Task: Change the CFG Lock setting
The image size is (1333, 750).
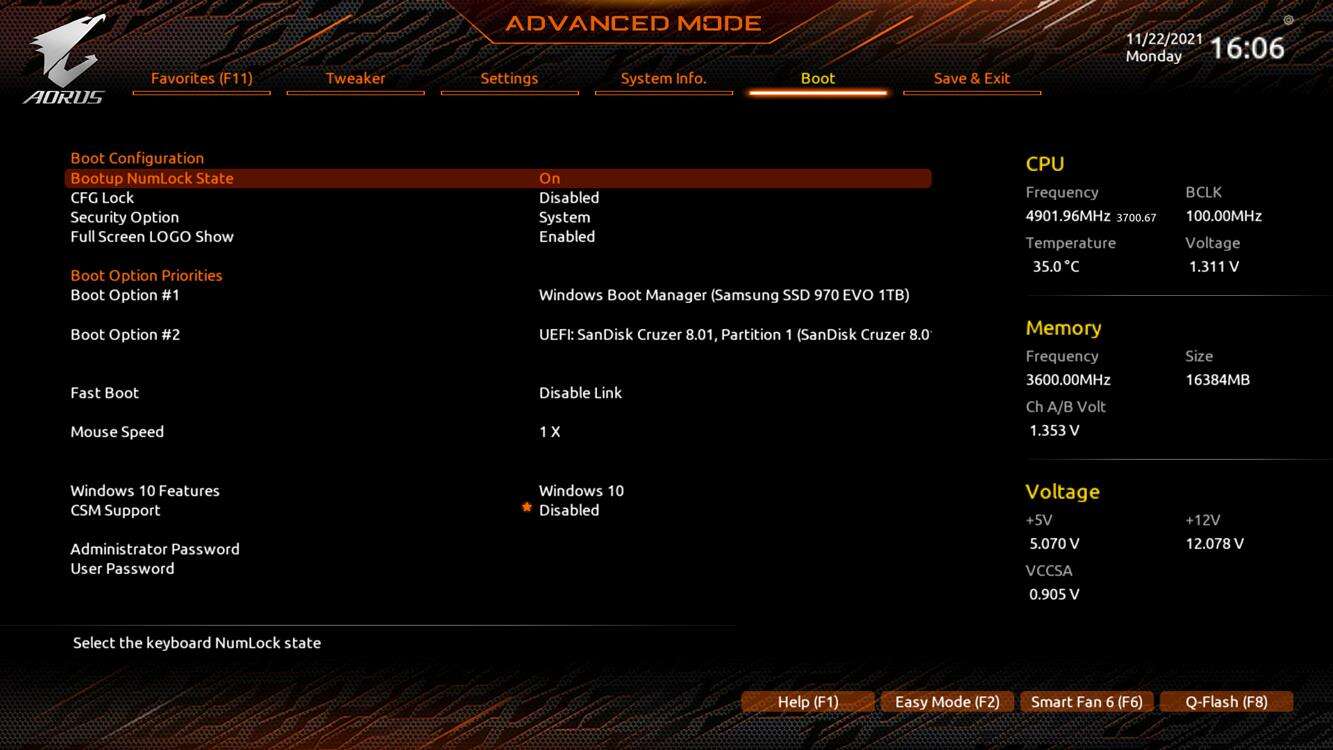Action: (x=568, y=198)
